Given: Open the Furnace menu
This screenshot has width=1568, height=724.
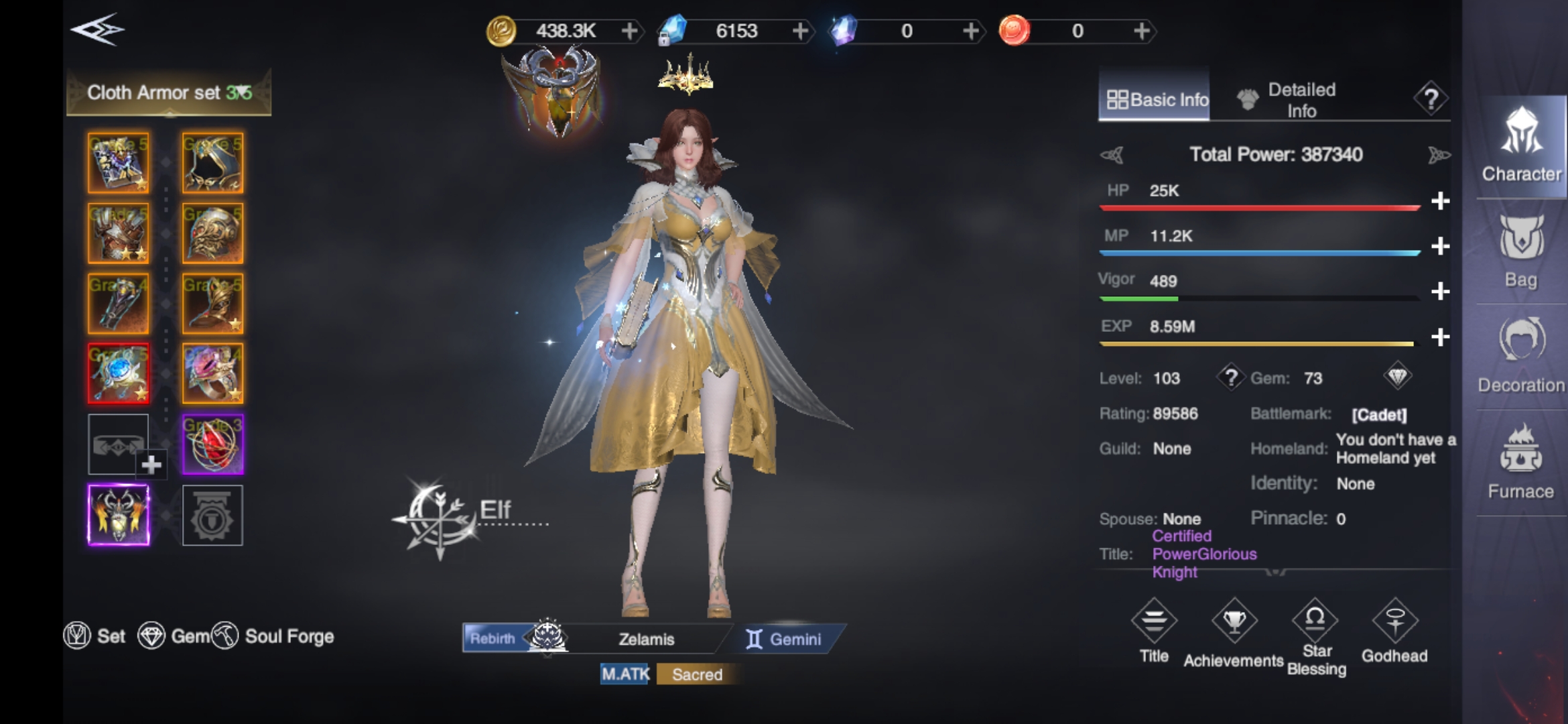Looking at the screenshot, I should [x=1520, y=463].
